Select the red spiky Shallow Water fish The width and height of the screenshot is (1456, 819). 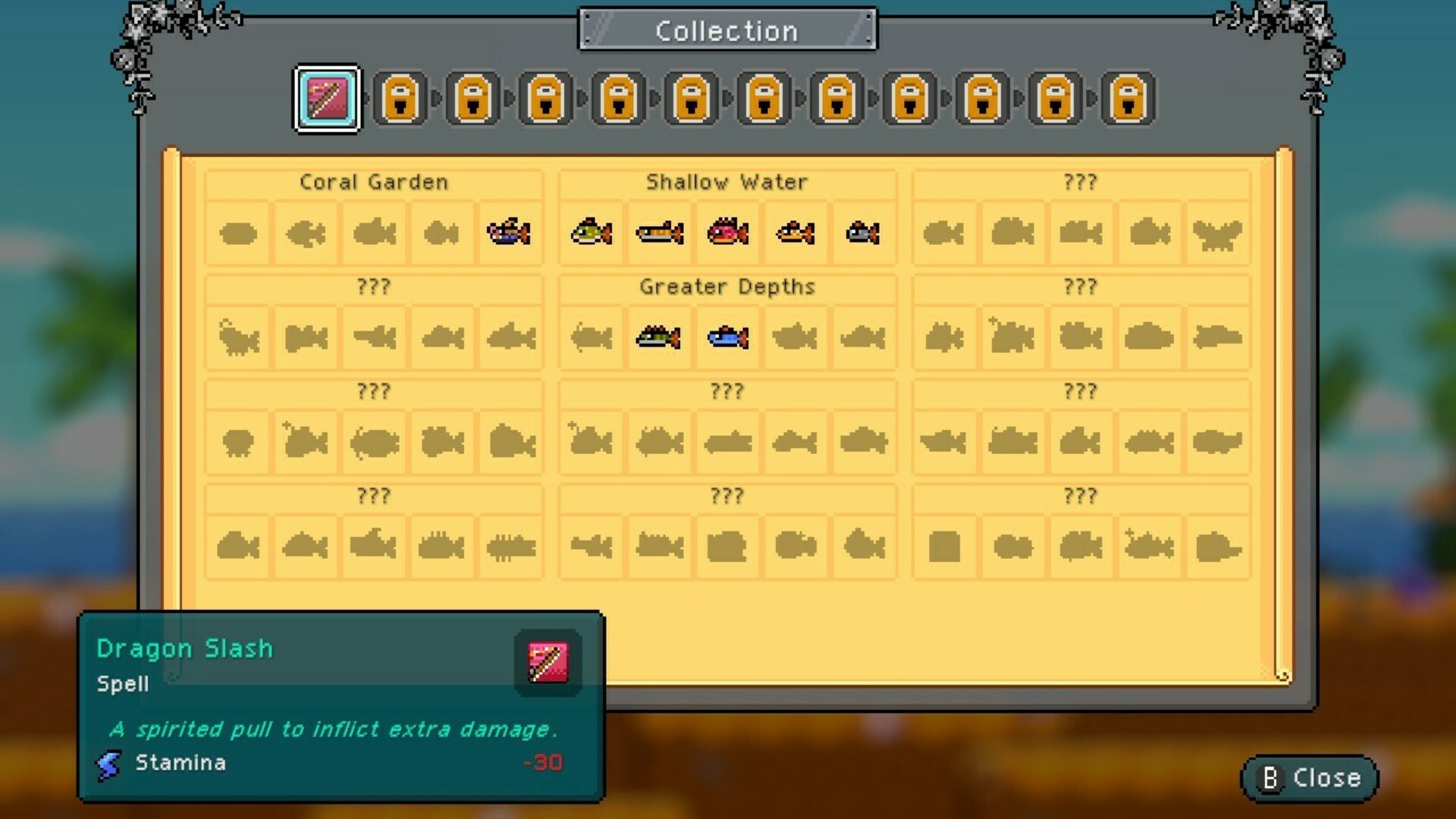728,232
